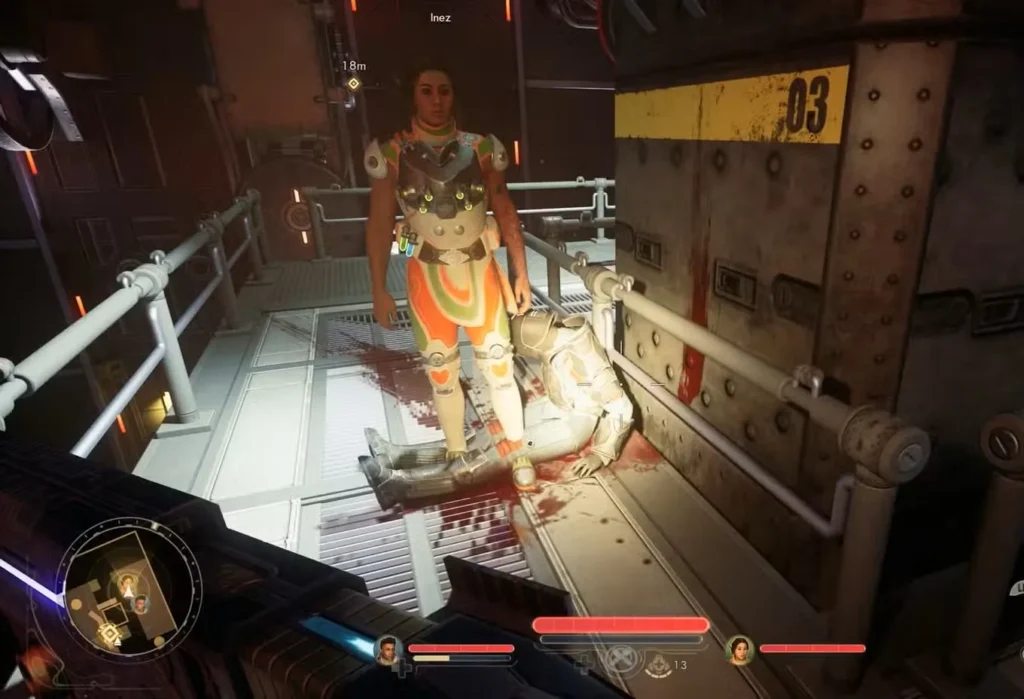
Task: Select the male companion portrait in HUD
Action: point(388,650)
